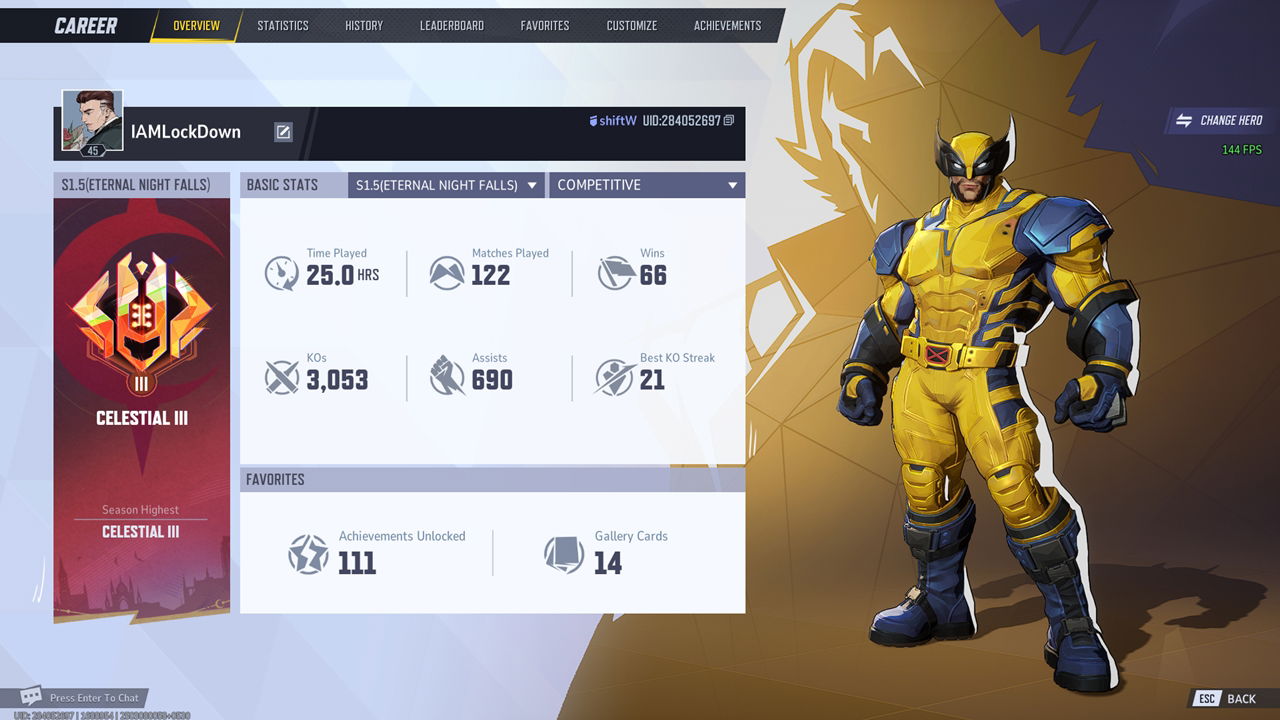Go back with the Back button
The image size is (1280, 720).
coord(1230,699)
